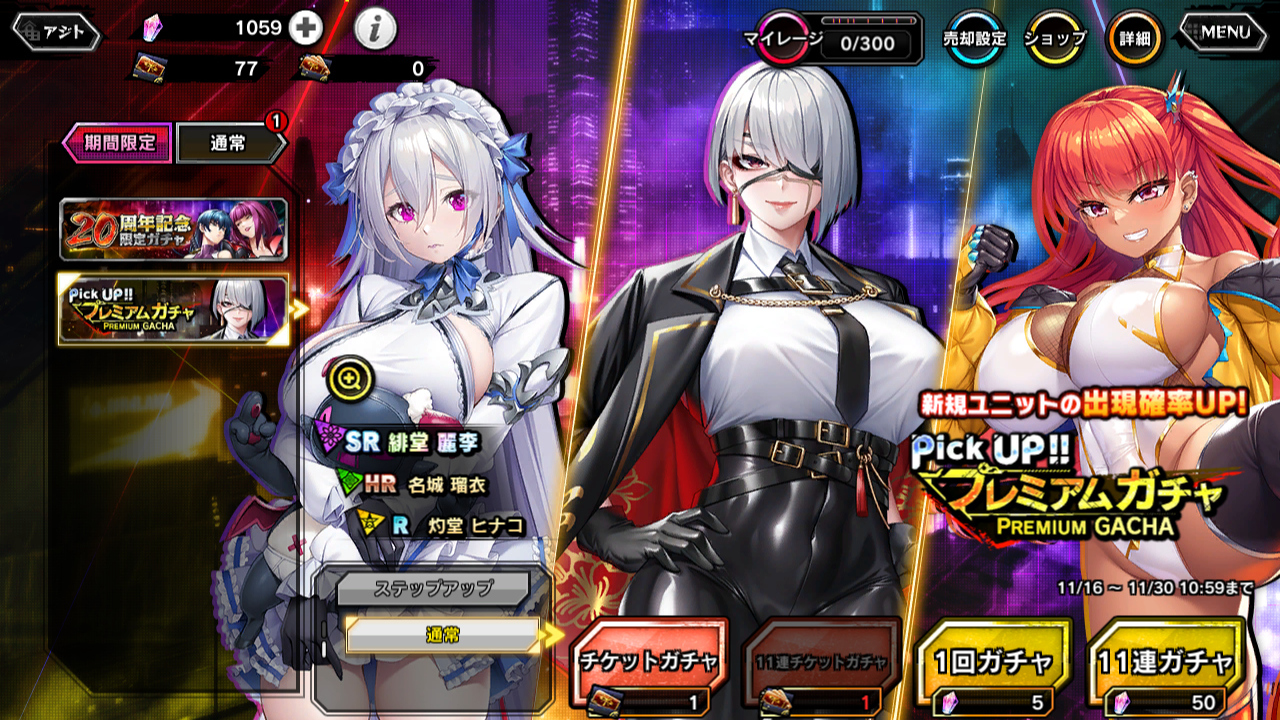Switch to the 通常 gacha tab

click(x=228, y=144)
